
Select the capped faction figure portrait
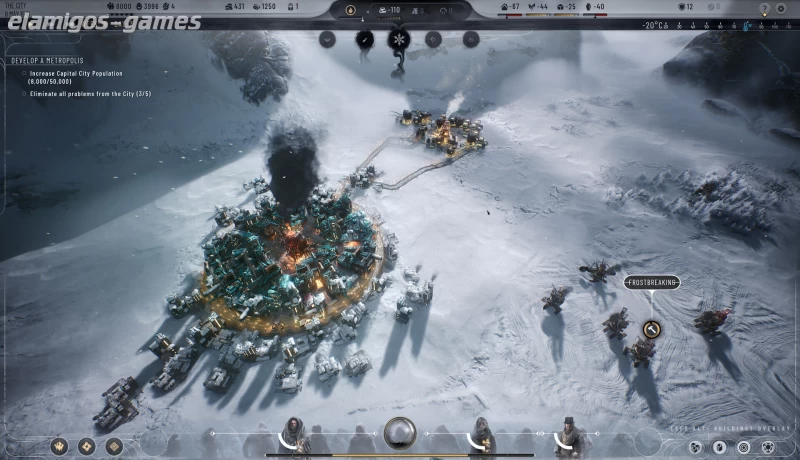[569, 436]
